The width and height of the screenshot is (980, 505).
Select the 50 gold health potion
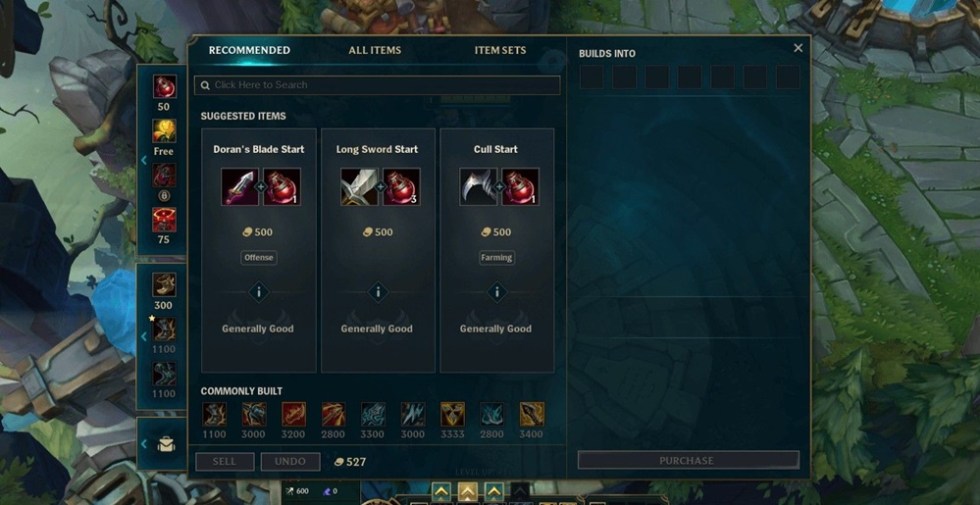click(164, 88)
